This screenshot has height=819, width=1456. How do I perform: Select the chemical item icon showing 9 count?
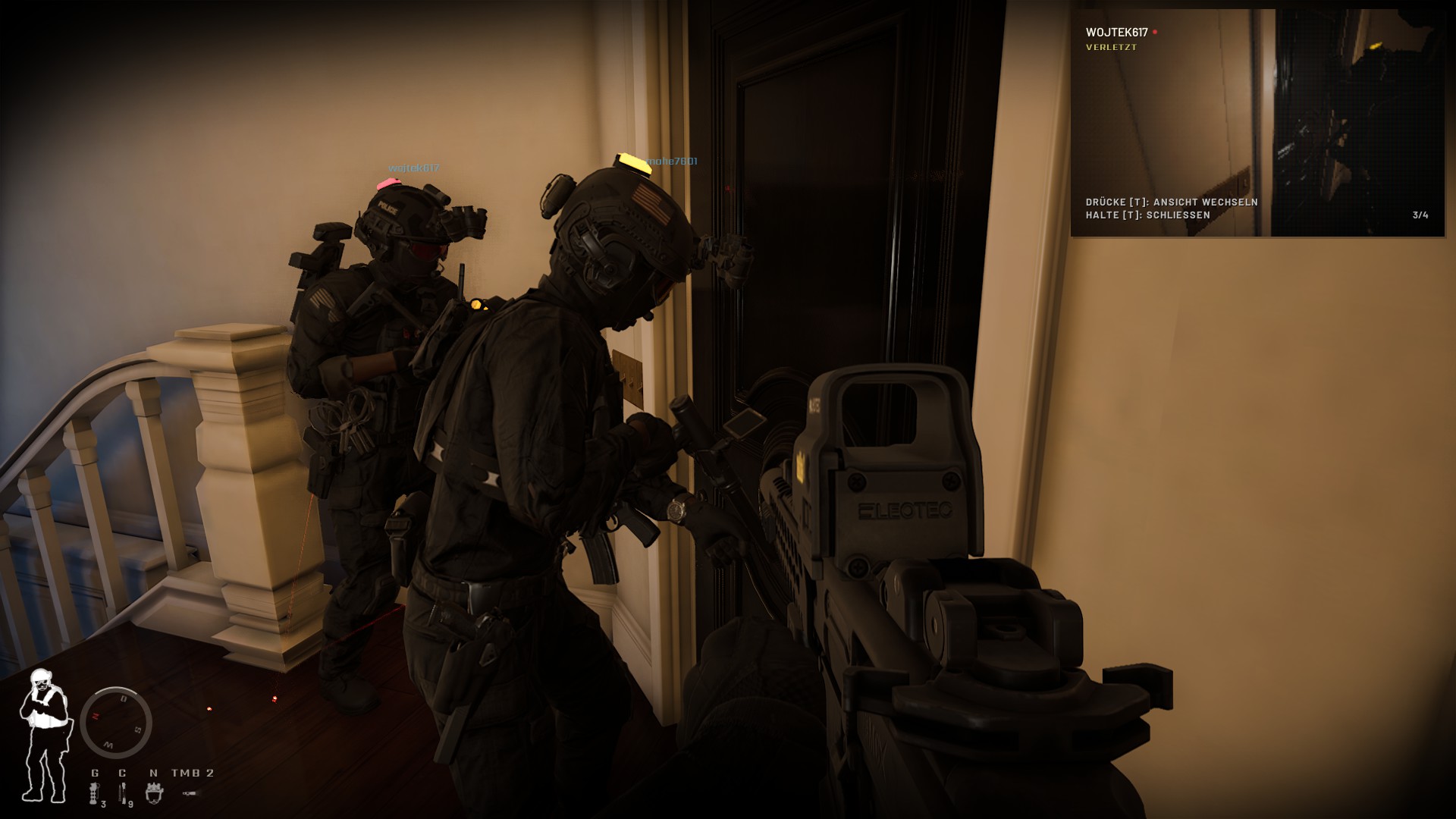(123, 792)
